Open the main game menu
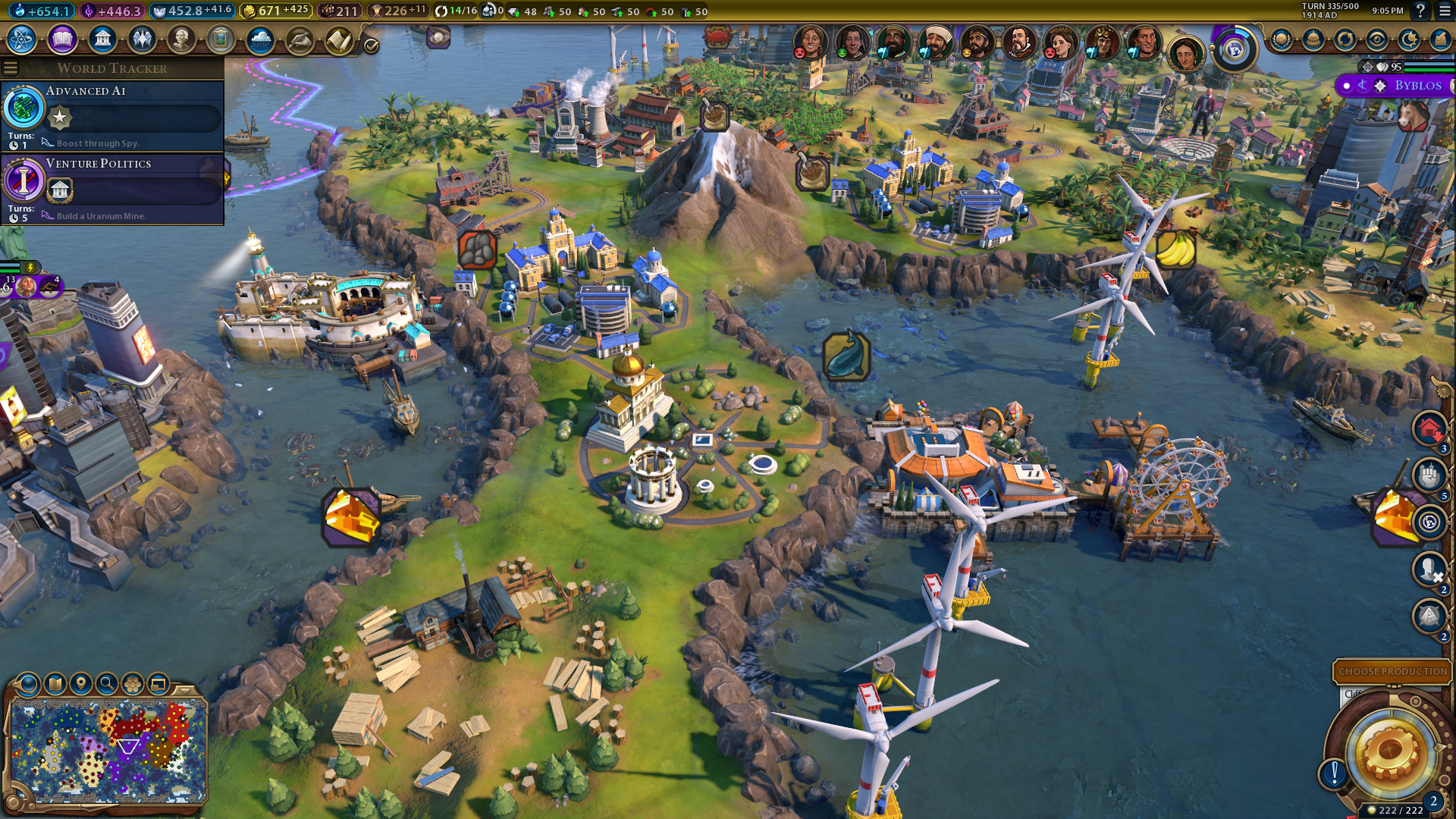The image size is (1456, 819). [x=1445, y=11]
